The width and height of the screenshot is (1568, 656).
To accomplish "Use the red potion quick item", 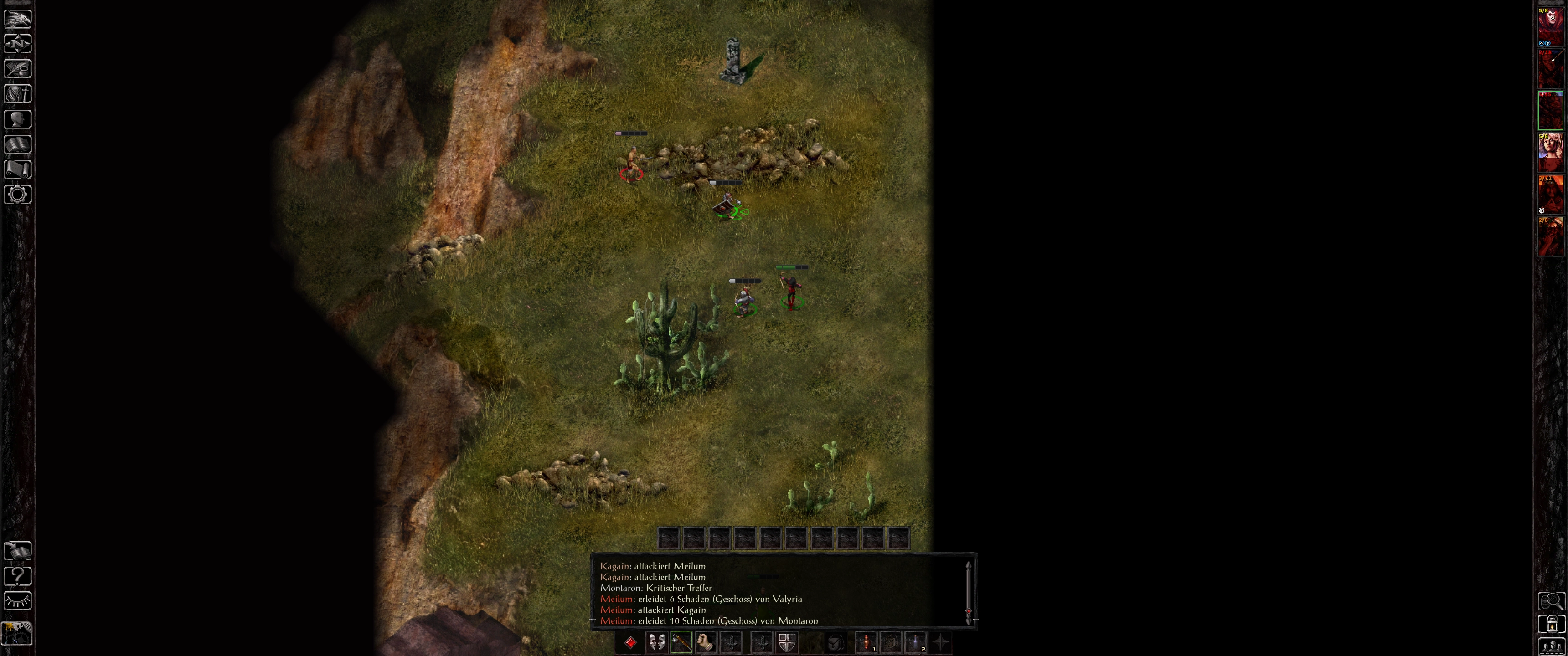I will tap(866, 643).
